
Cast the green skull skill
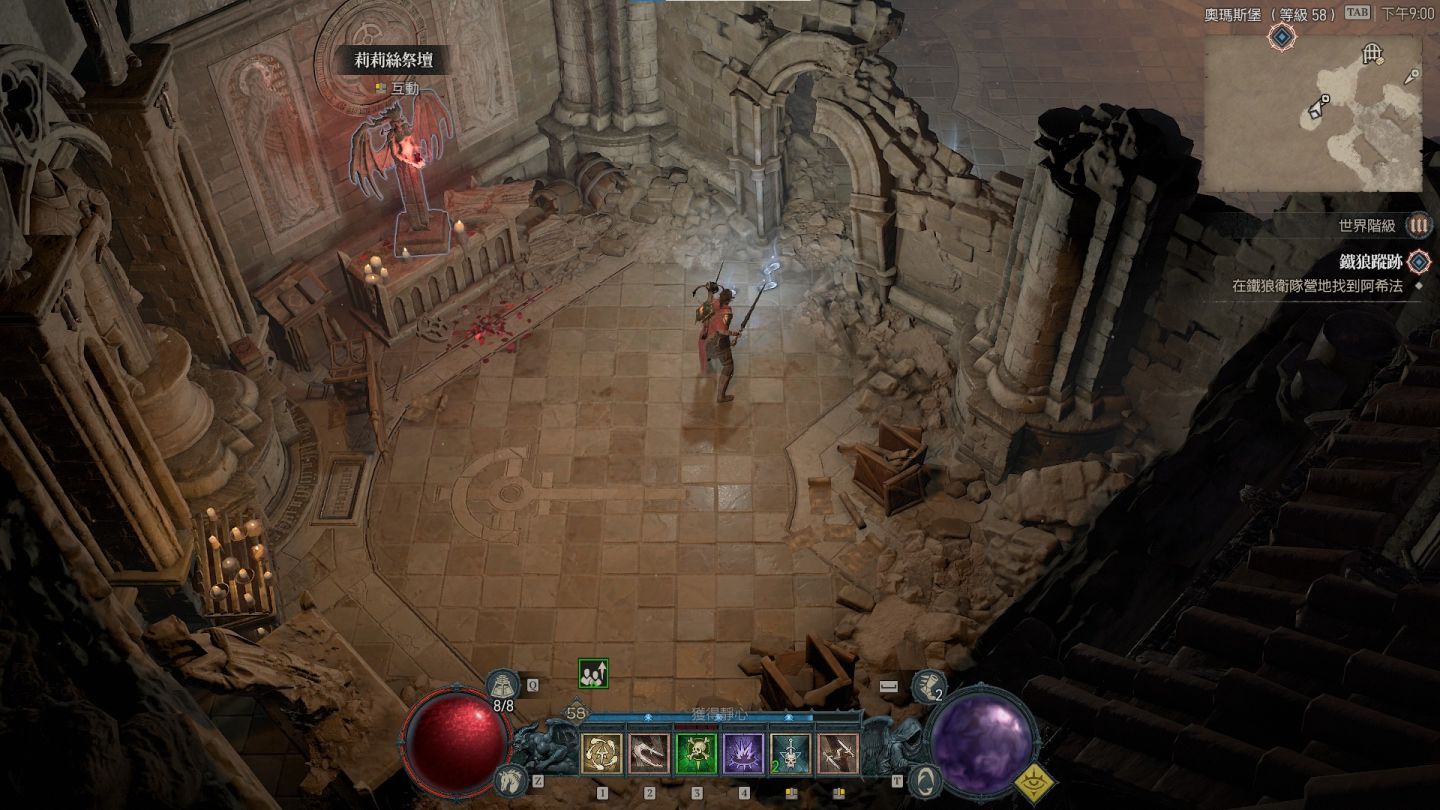[x=696, y=754]
